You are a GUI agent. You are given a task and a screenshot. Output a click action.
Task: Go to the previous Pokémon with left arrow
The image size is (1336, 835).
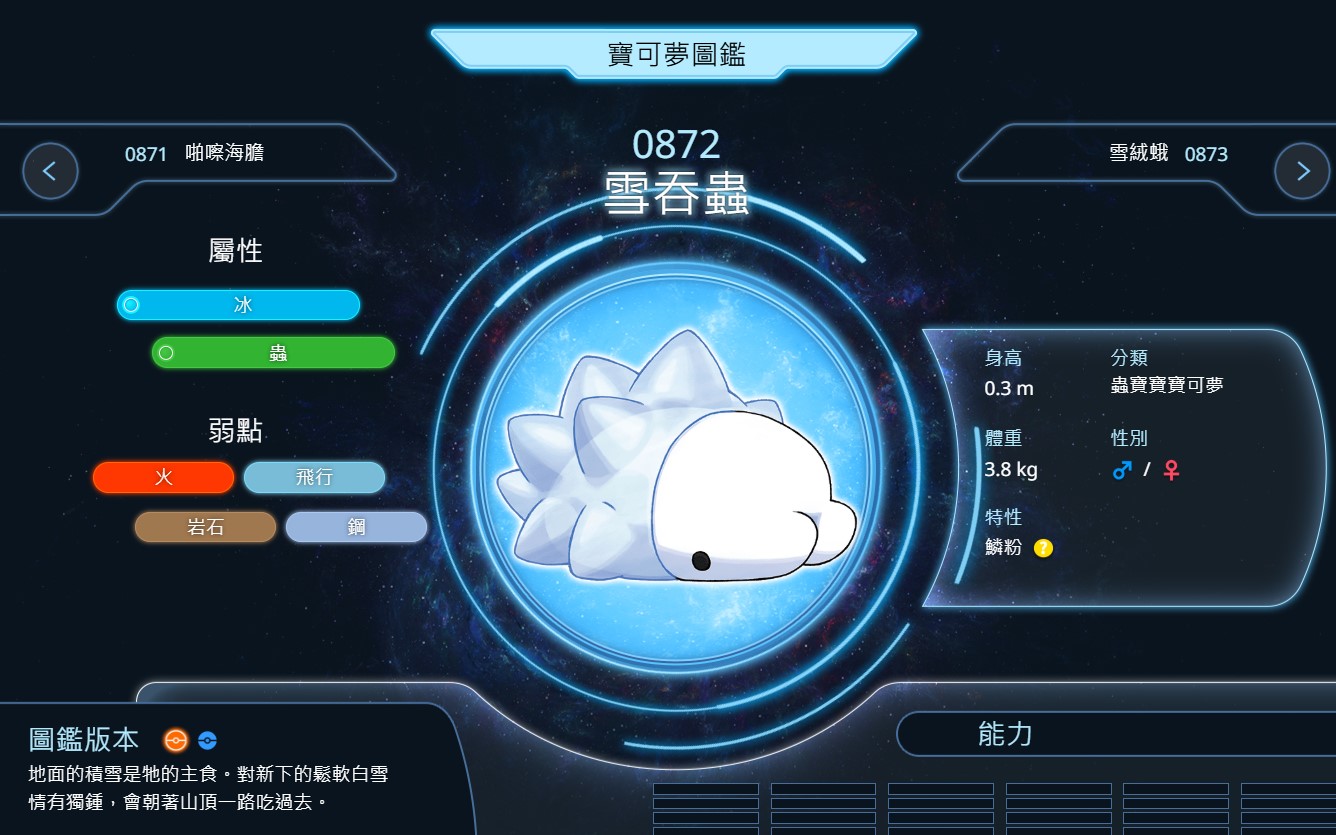click(50, 171)
